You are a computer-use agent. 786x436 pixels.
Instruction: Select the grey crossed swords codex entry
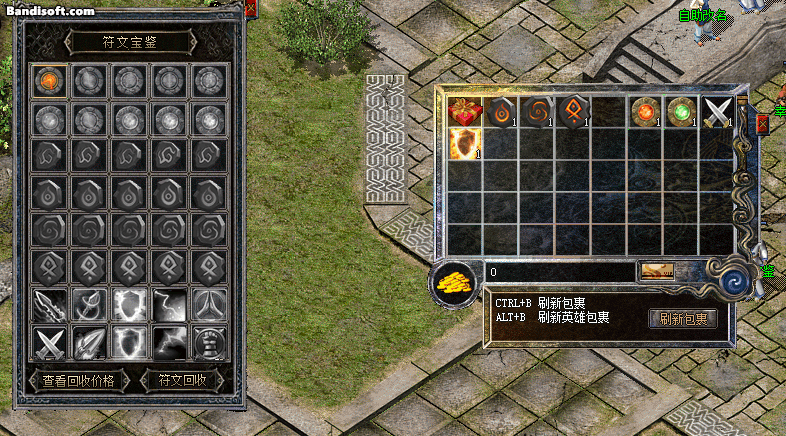tap(50, 343)
